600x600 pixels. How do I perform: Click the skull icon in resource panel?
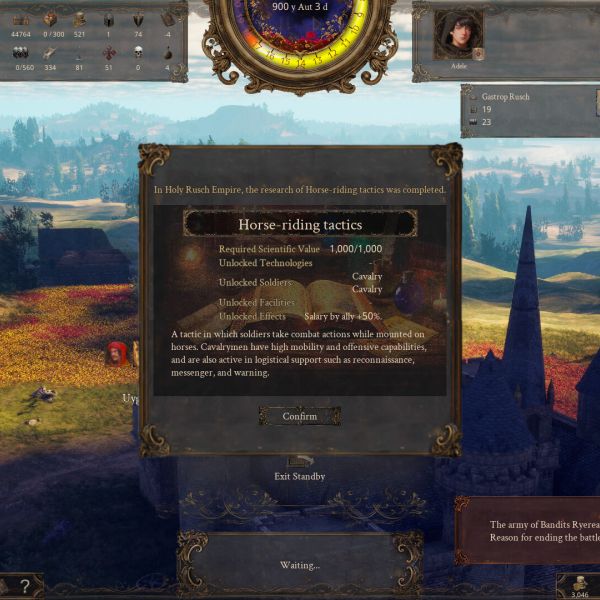tap(137, 51)
